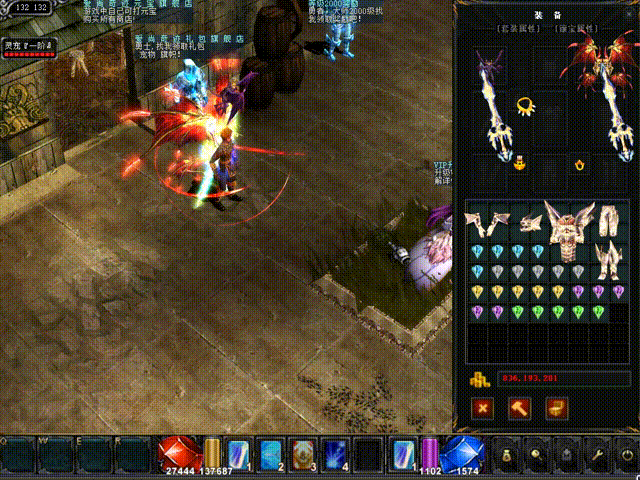Image resolution: width=640 pixels, height=480 pixels.
Task: Click the red X button under the bag
Action: point(483,408)
